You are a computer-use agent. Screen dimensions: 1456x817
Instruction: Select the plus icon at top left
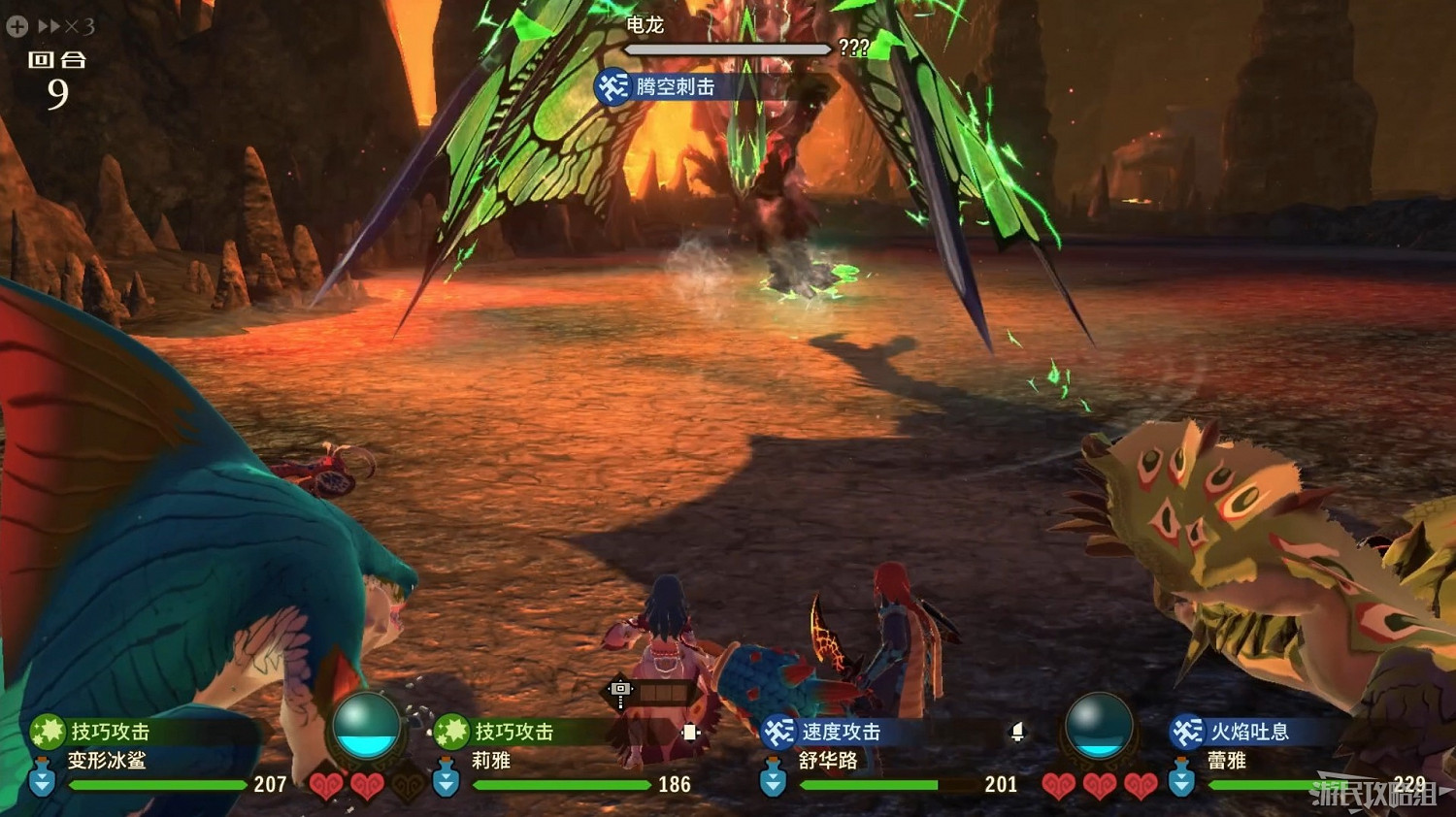(x=16, y=26)
